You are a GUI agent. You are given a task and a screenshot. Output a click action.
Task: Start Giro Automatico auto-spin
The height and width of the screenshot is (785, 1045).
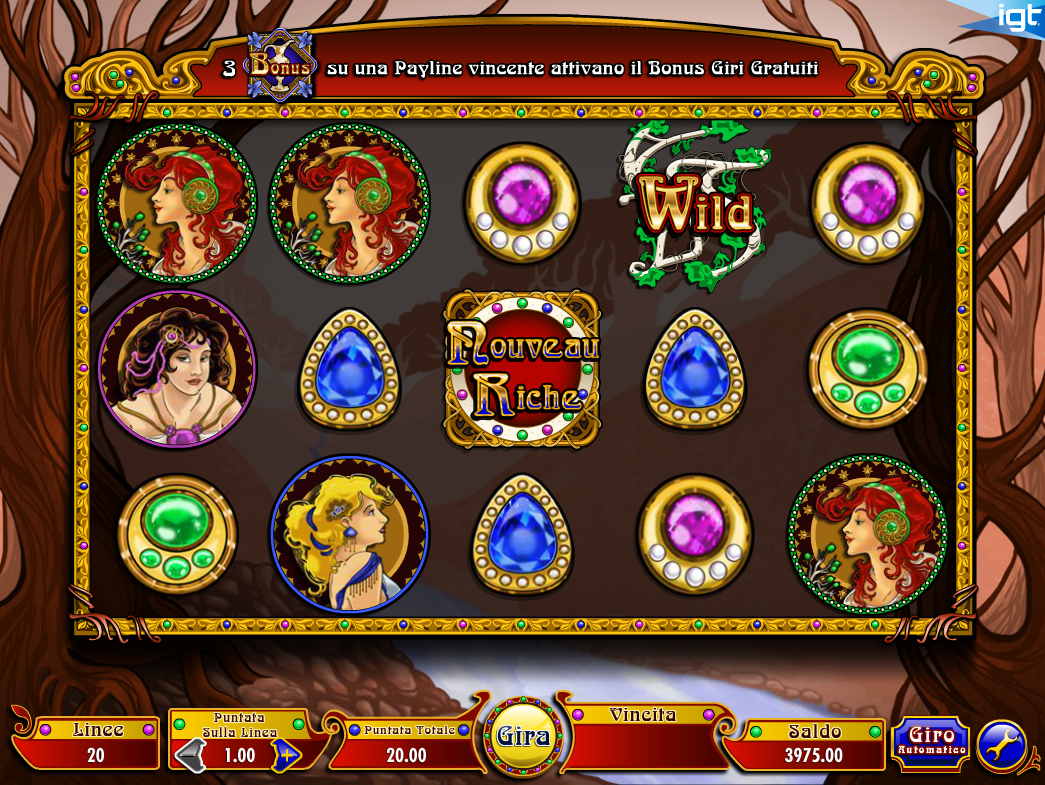(930, 743)
